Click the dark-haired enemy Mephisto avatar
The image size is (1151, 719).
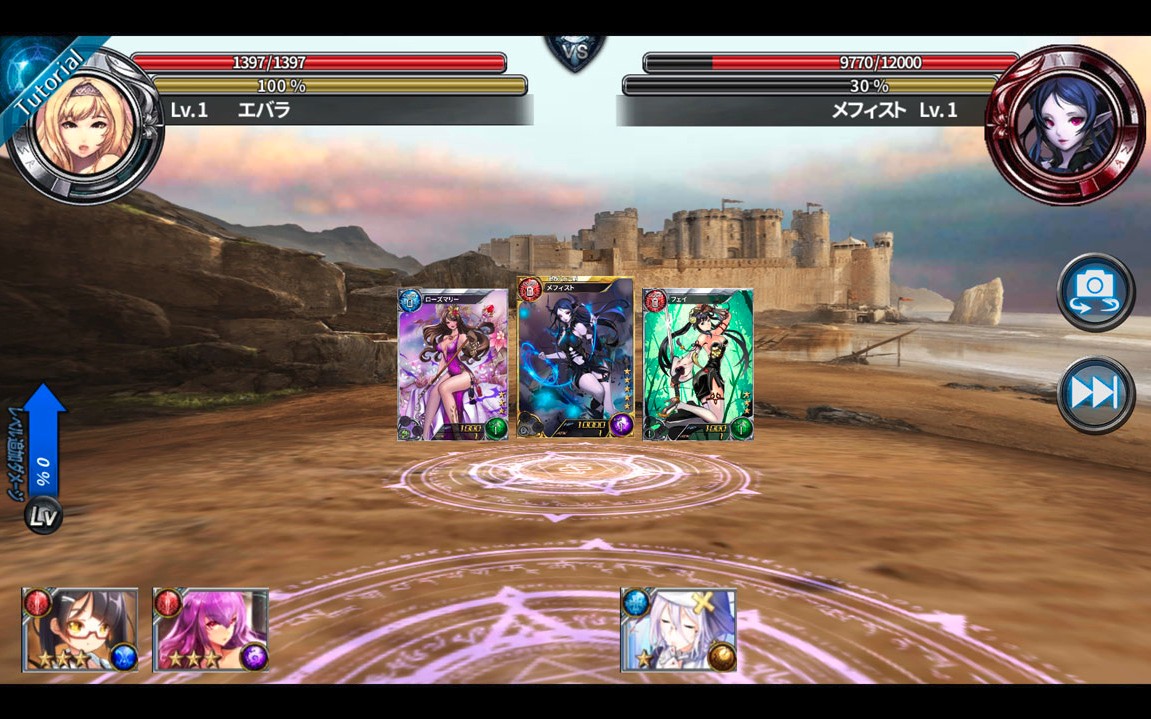pyautogui.click(x=1065, y=124)
